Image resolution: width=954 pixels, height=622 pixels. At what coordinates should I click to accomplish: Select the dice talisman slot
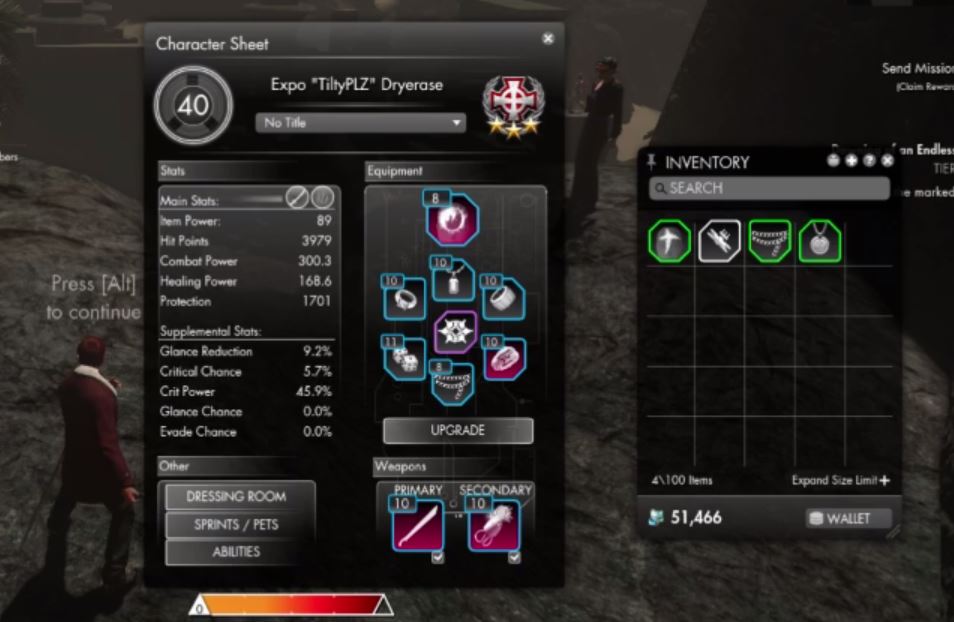coord(408,362)
